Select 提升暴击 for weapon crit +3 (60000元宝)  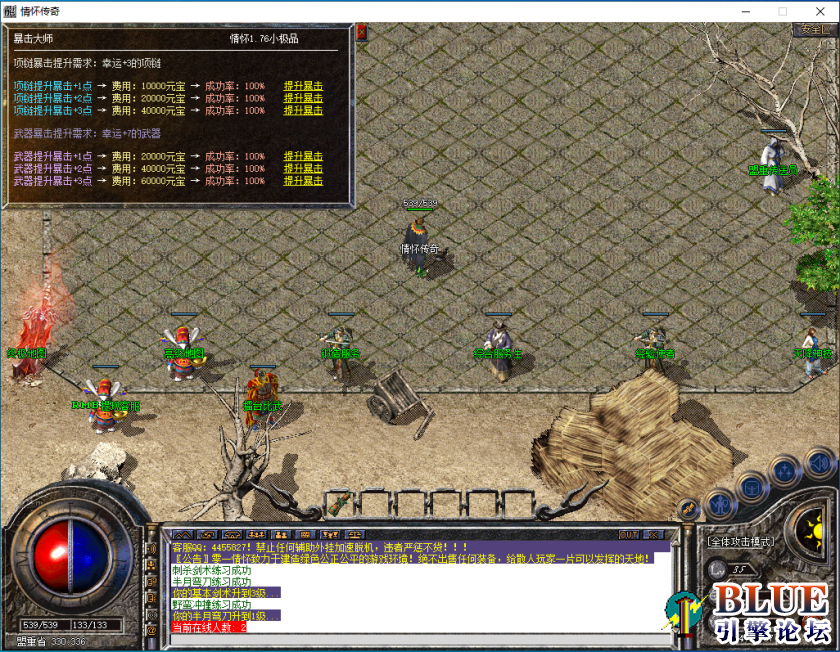tap(303, 181)
